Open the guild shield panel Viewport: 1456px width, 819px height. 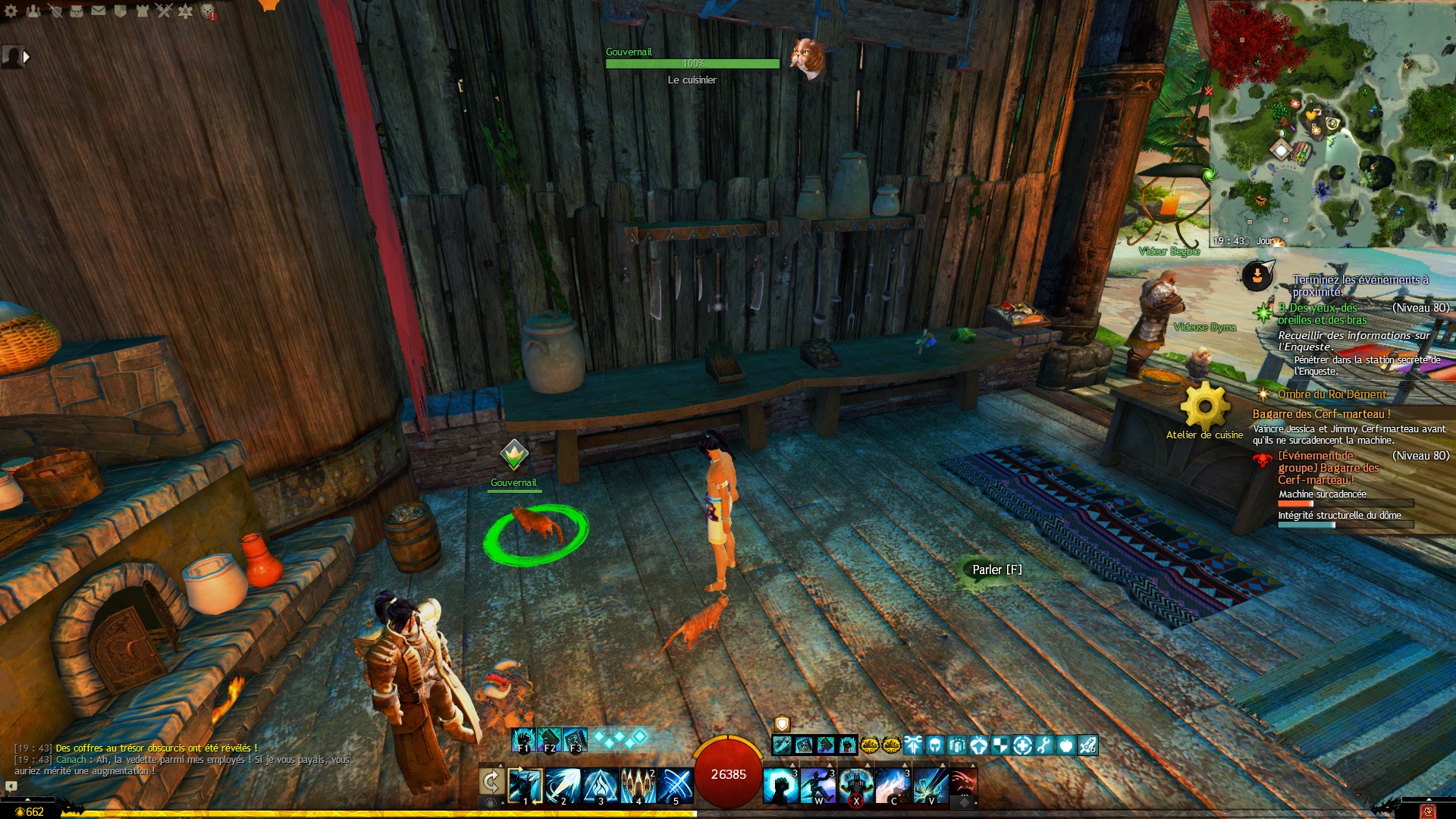click(x=121, y=11)
